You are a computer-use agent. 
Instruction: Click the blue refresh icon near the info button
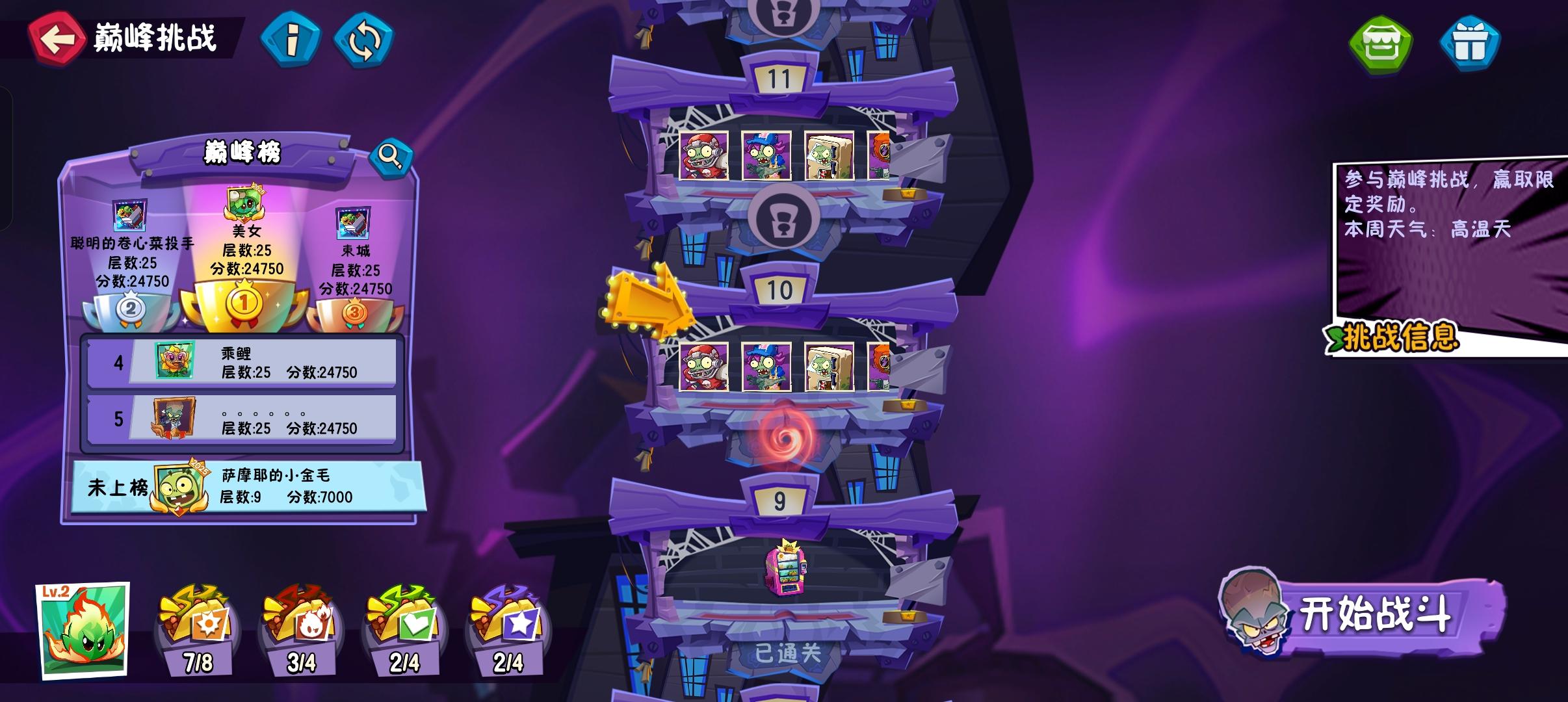pyautogui.click(x=365, y=41)
